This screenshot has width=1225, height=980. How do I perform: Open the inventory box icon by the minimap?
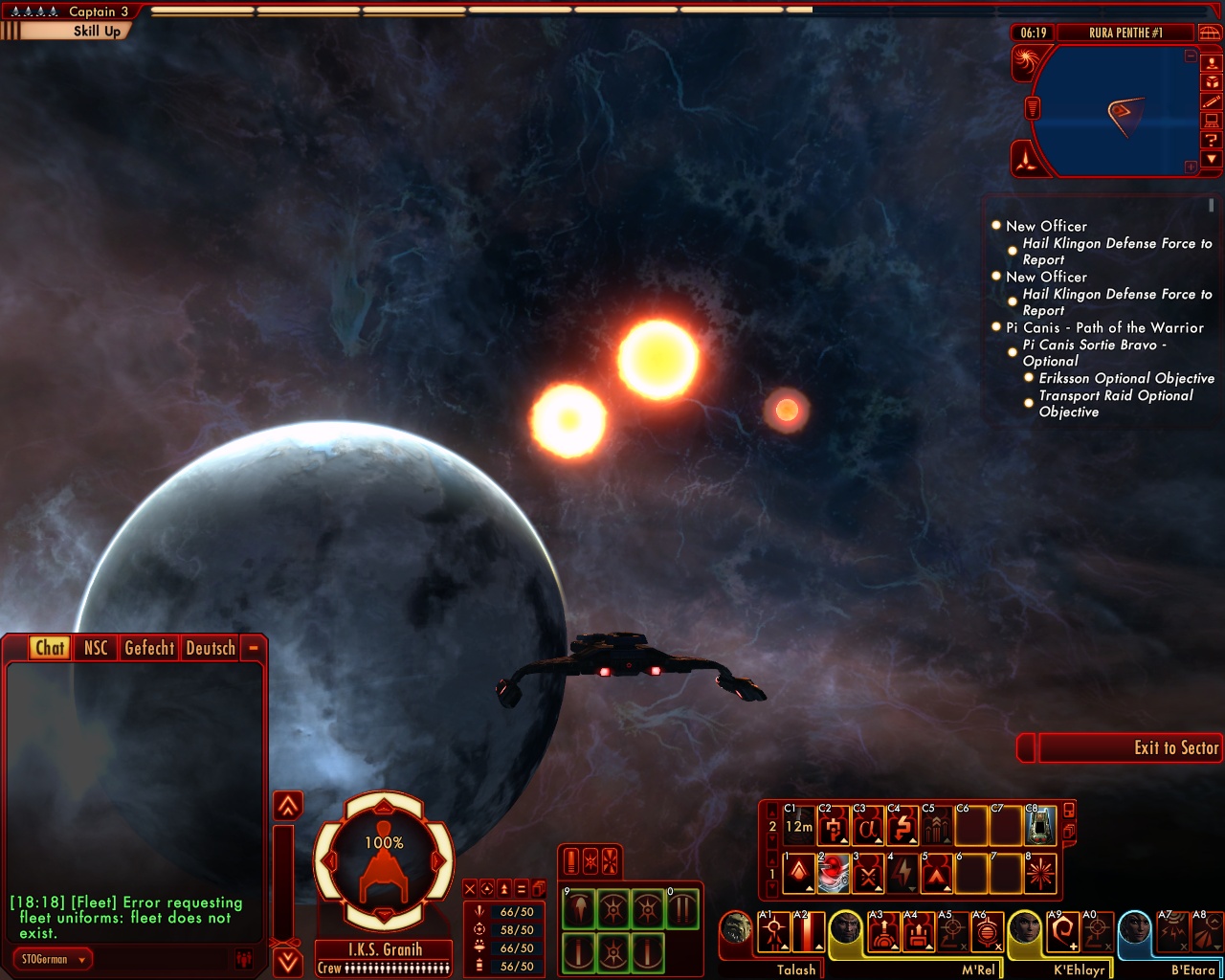pos(1212,82)
